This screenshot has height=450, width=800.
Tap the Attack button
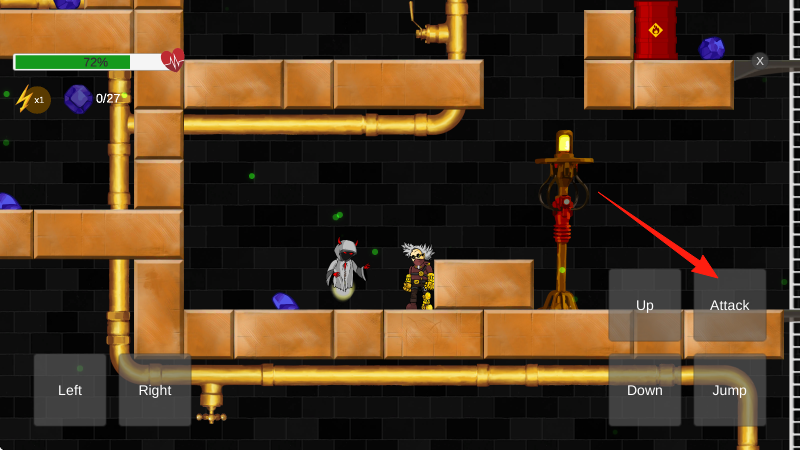[729, 305]
